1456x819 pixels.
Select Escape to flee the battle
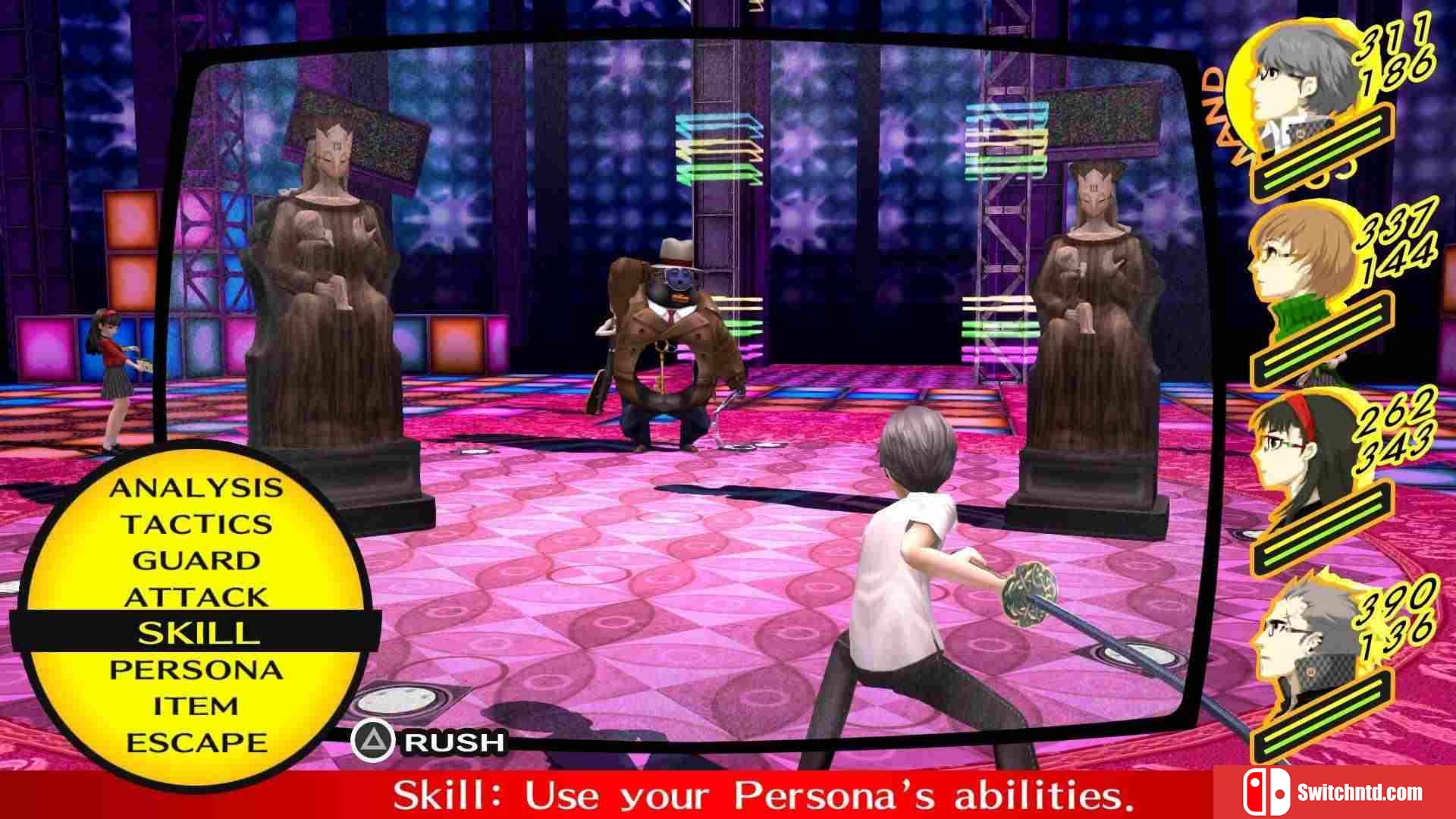tap(196, 742)
